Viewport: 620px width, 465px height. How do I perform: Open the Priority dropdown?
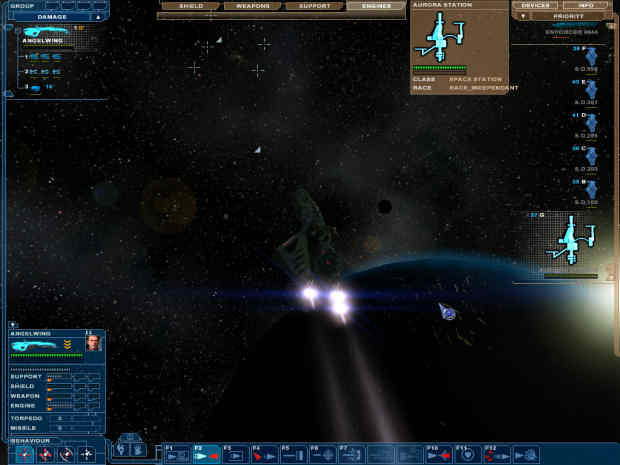point(566,17)
